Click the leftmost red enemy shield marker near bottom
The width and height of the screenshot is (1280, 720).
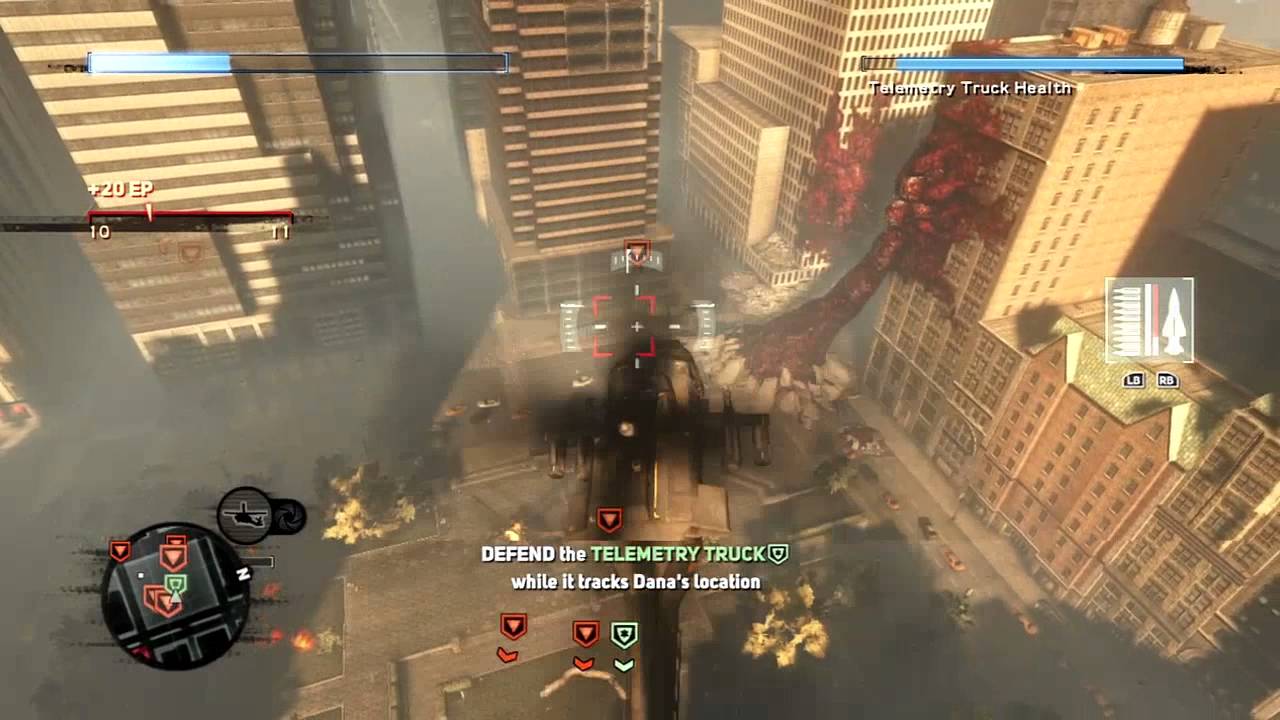[x=512, y=626]
